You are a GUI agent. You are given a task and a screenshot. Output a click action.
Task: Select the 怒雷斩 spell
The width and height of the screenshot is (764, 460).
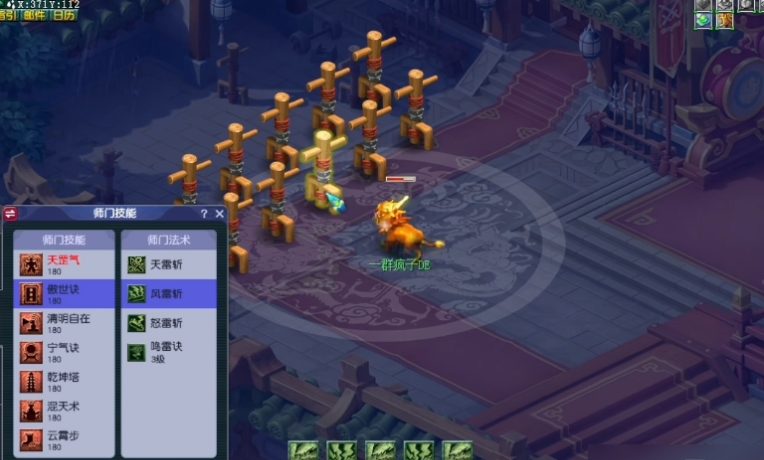coord(166,322)
